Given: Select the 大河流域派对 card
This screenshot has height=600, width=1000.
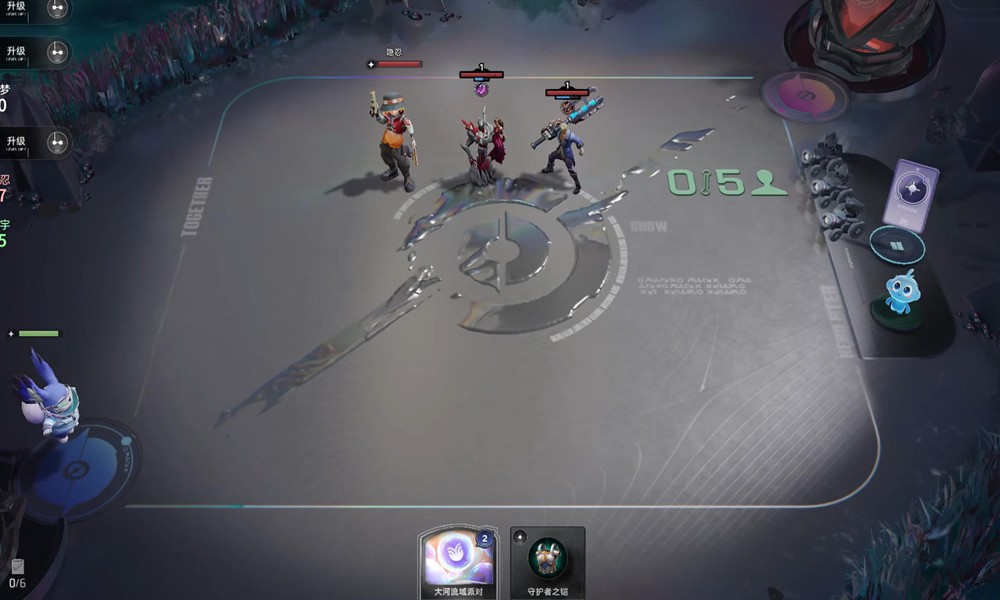Looking at the screenshot, I should (x=456, y=560).
